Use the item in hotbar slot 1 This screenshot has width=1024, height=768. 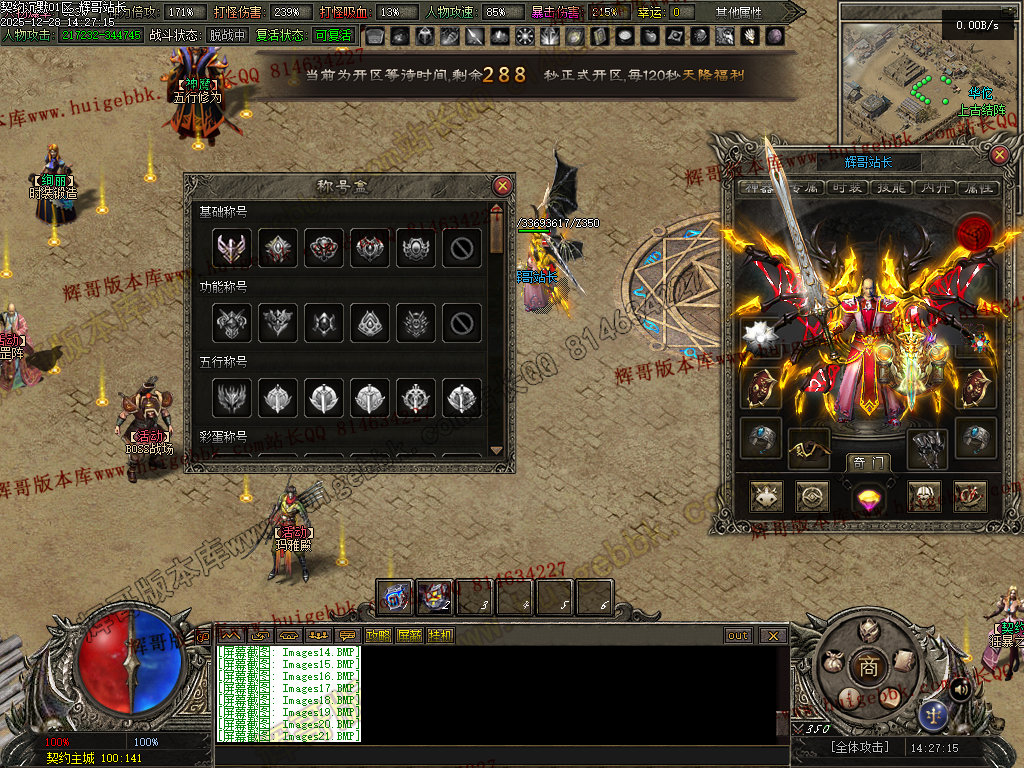(x=395, y=597)
